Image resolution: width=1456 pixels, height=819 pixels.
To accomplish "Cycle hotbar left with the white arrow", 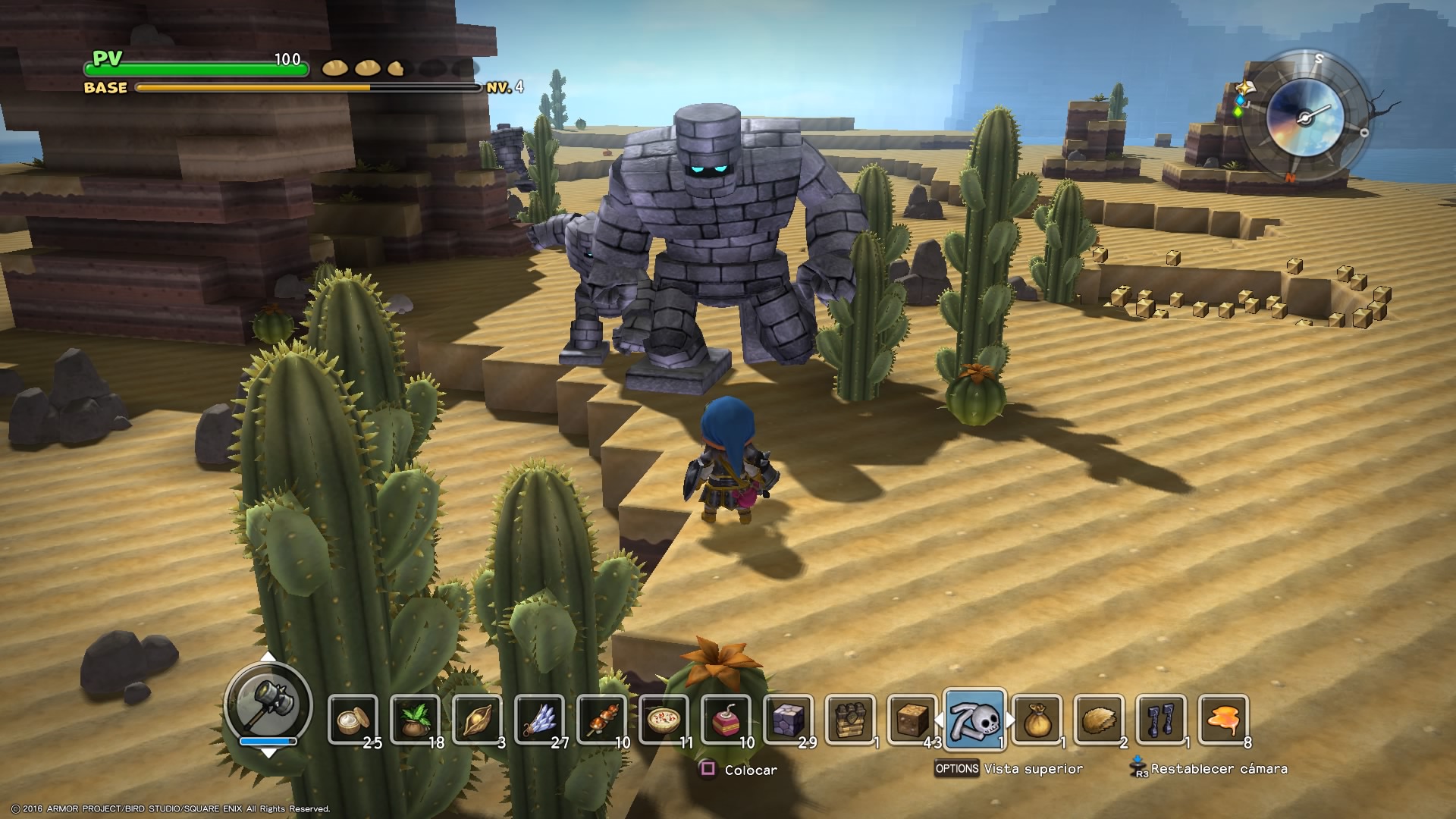I will point(938,719).
